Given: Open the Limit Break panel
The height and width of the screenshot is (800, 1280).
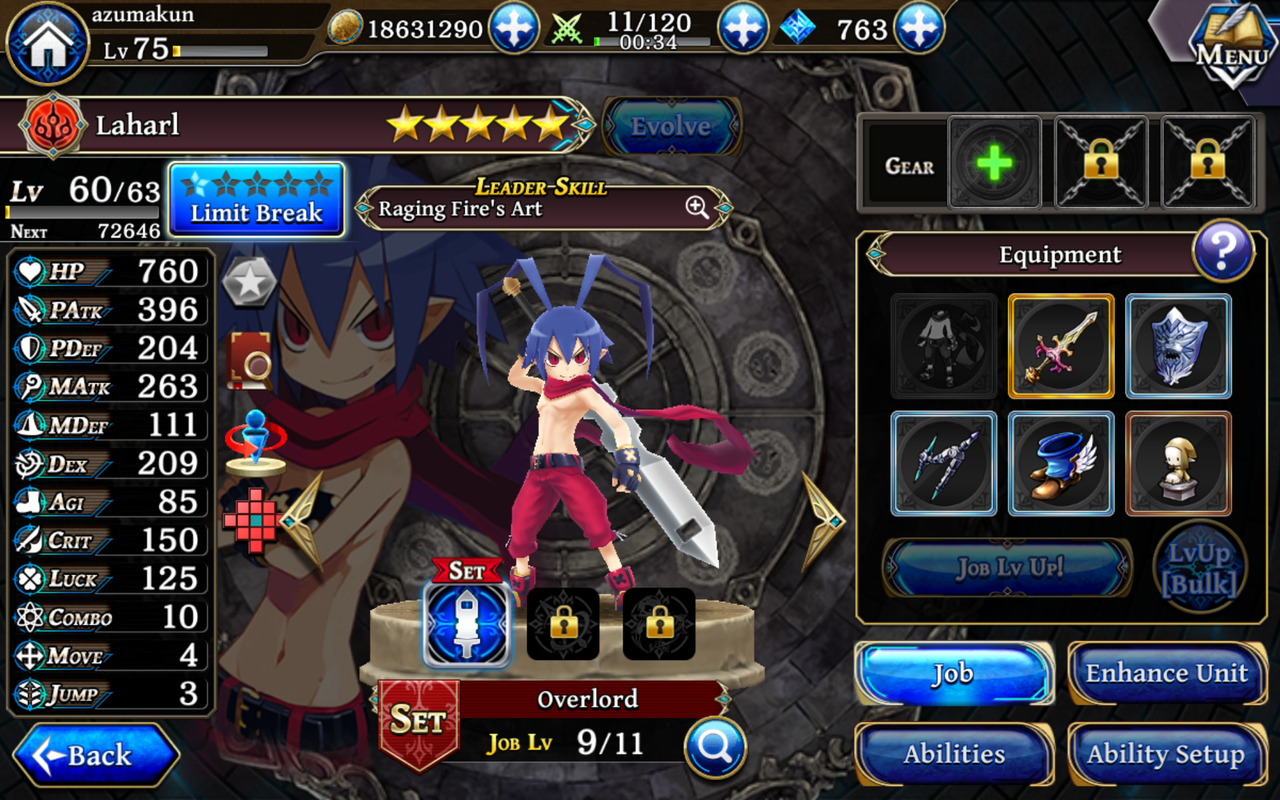Looking at the screenshot, I should coord(257,199).
